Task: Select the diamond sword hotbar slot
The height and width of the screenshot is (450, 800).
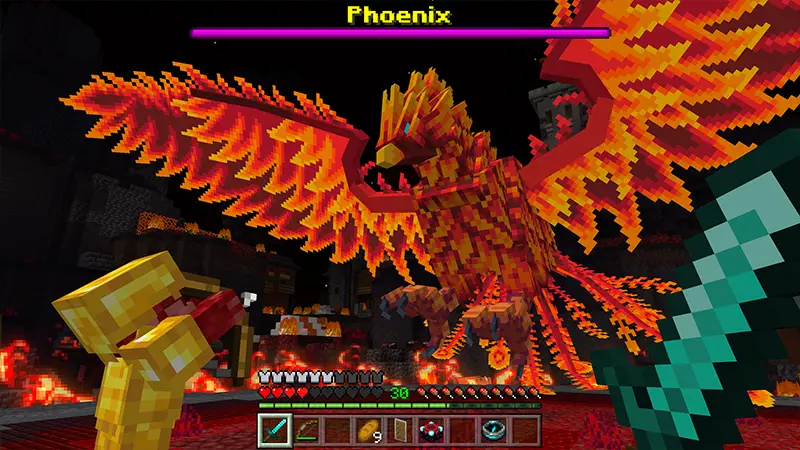Action: click(x=274, y=430)
